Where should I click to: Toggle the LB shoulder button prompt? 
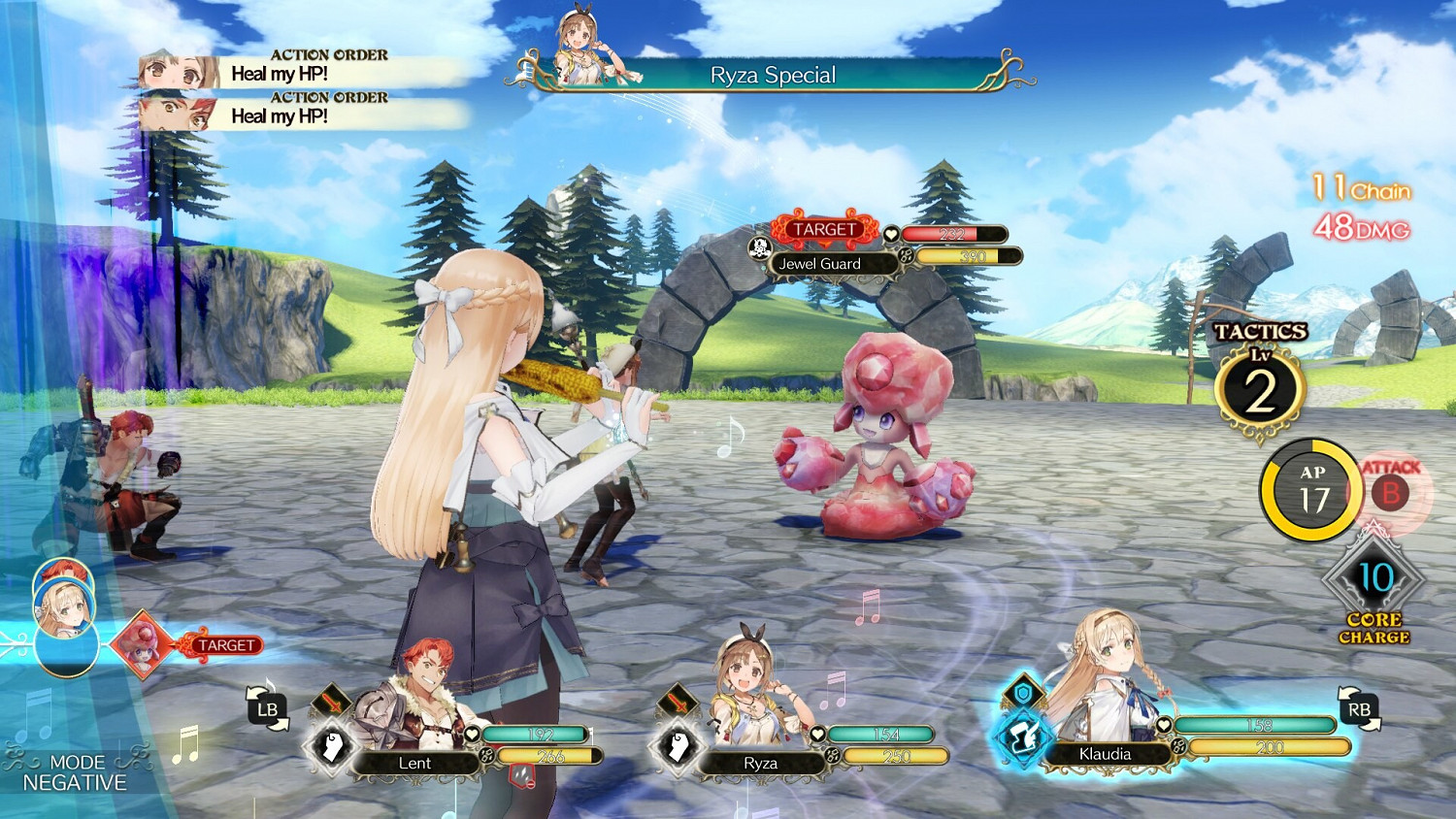point(269,709)
